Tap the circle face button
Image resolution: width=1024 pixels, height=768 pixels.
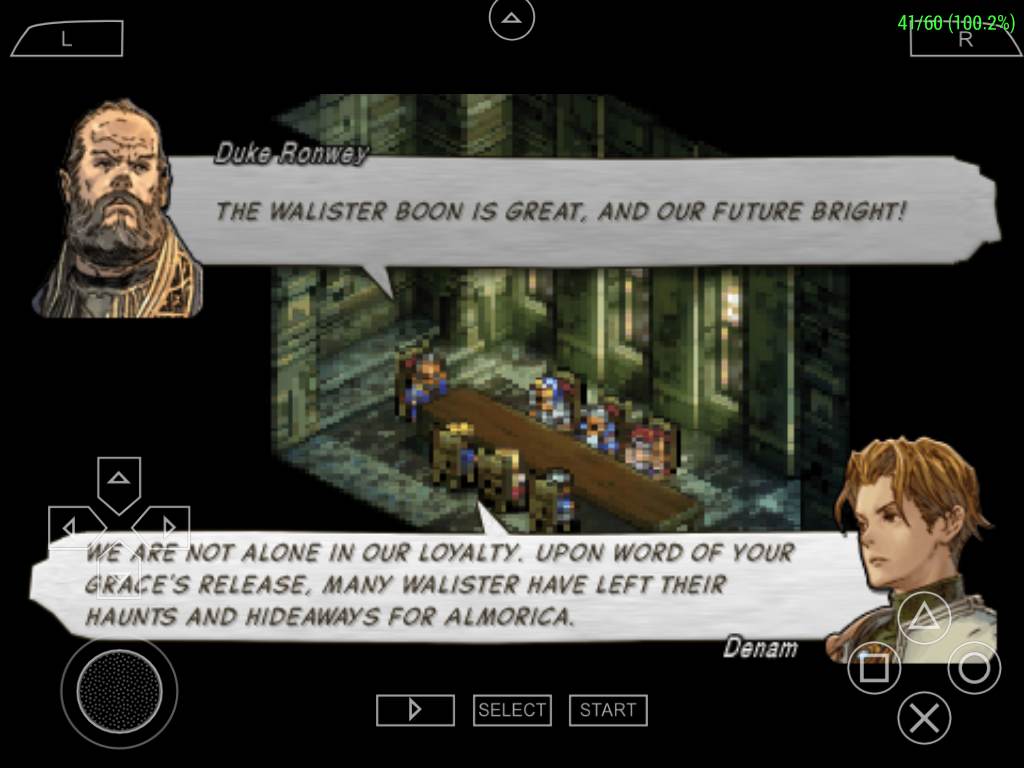click(x=973, y=667)
